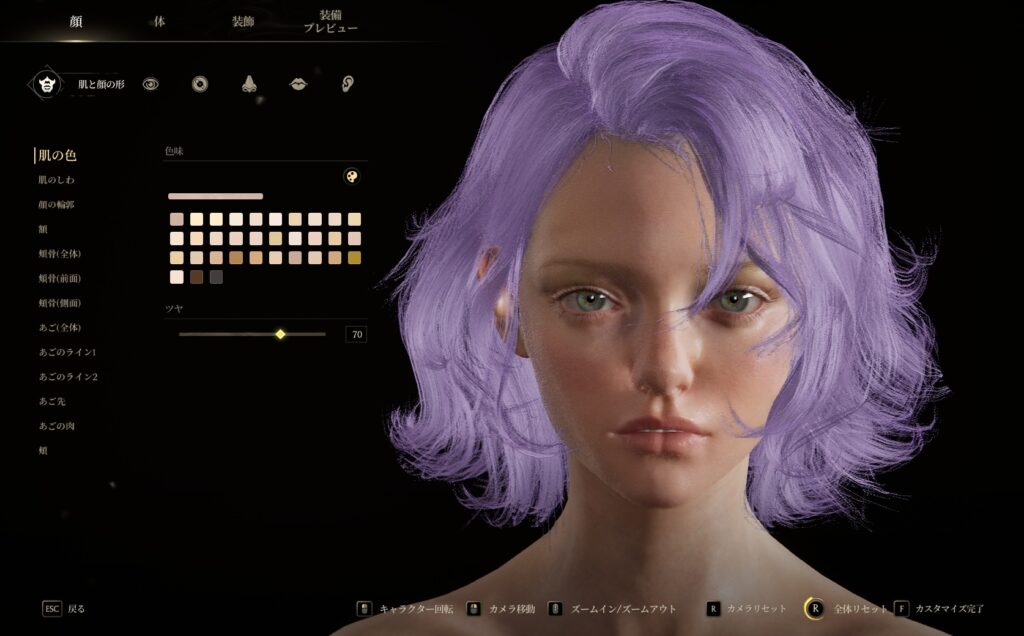Select the eye category icon
The width and height of the screenshot is (1024, 636).
pyautogui.click(x=150, y=84)
